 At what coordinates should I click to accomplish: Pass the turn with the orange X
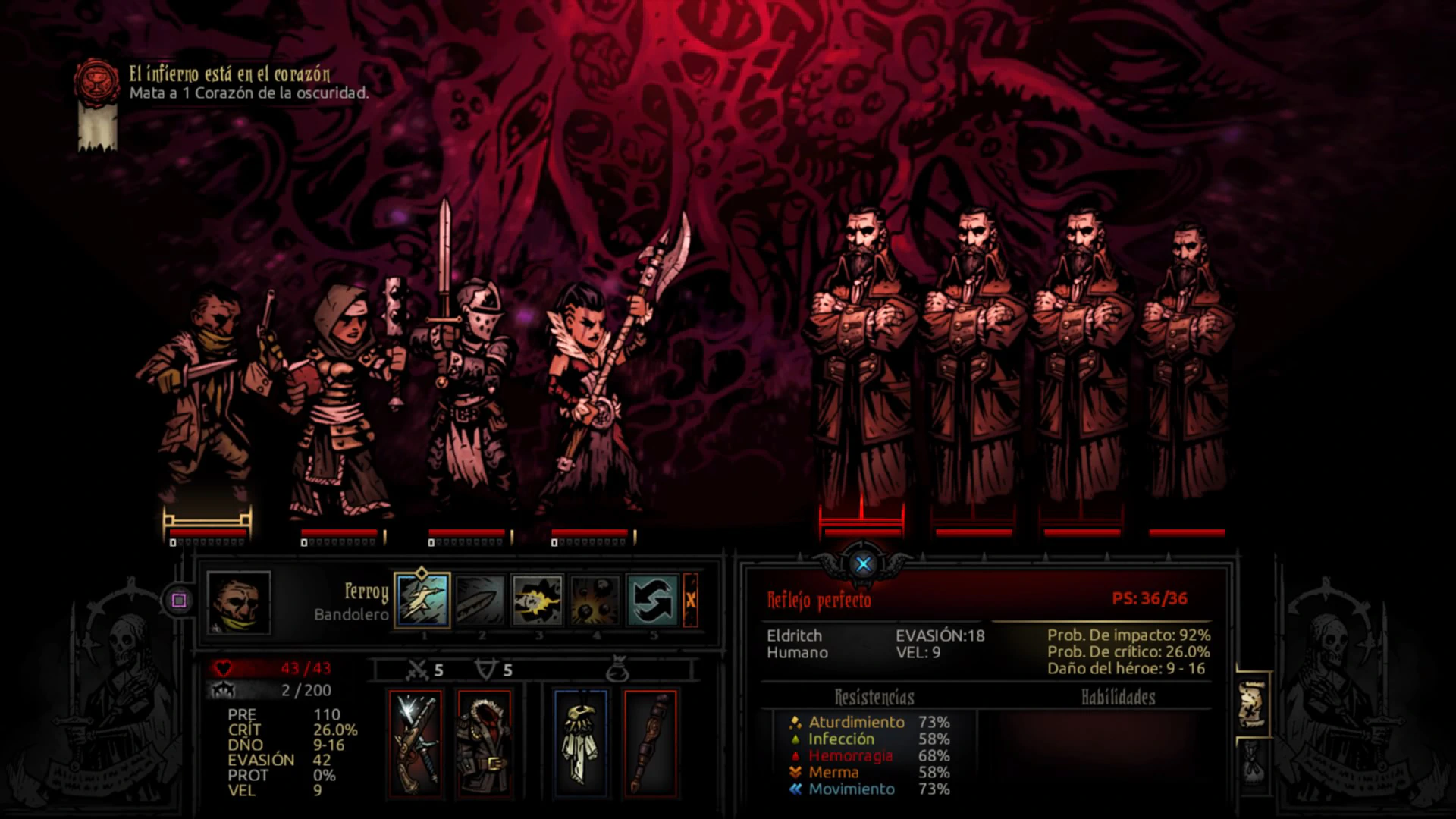tap(690, 600)
